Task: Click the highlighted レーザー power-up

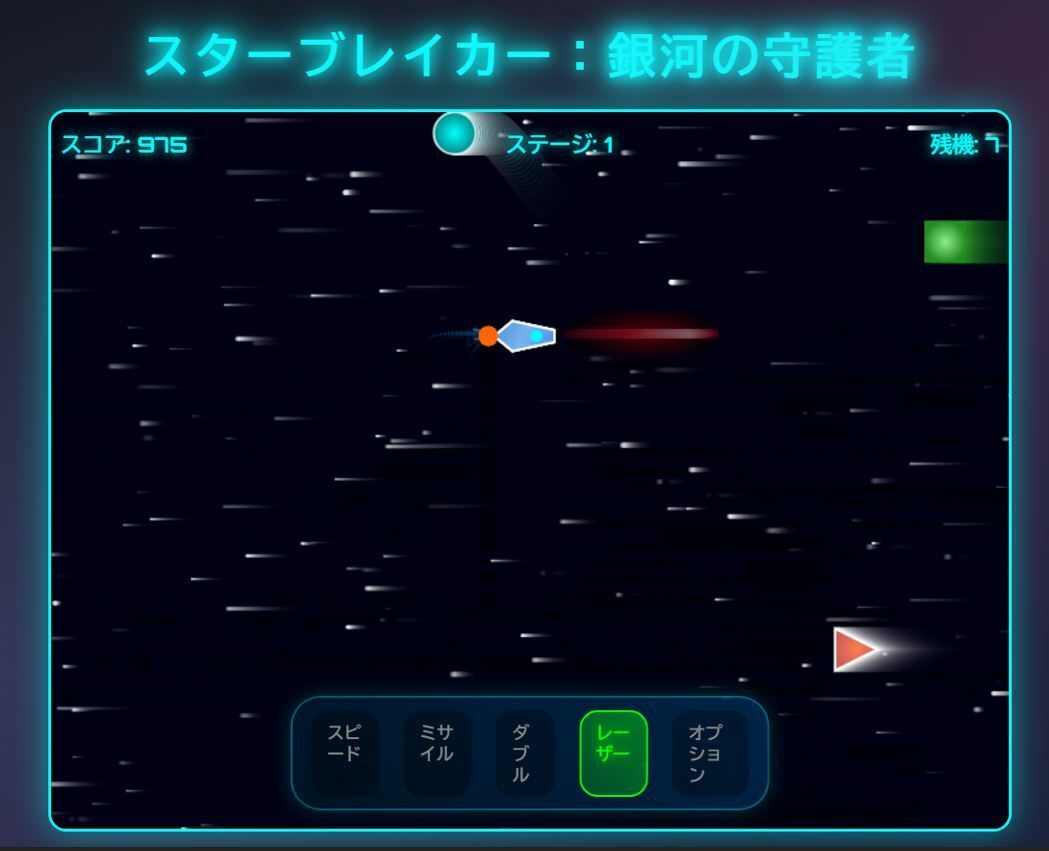Action: pyautogui.click(x=613, y=753)
